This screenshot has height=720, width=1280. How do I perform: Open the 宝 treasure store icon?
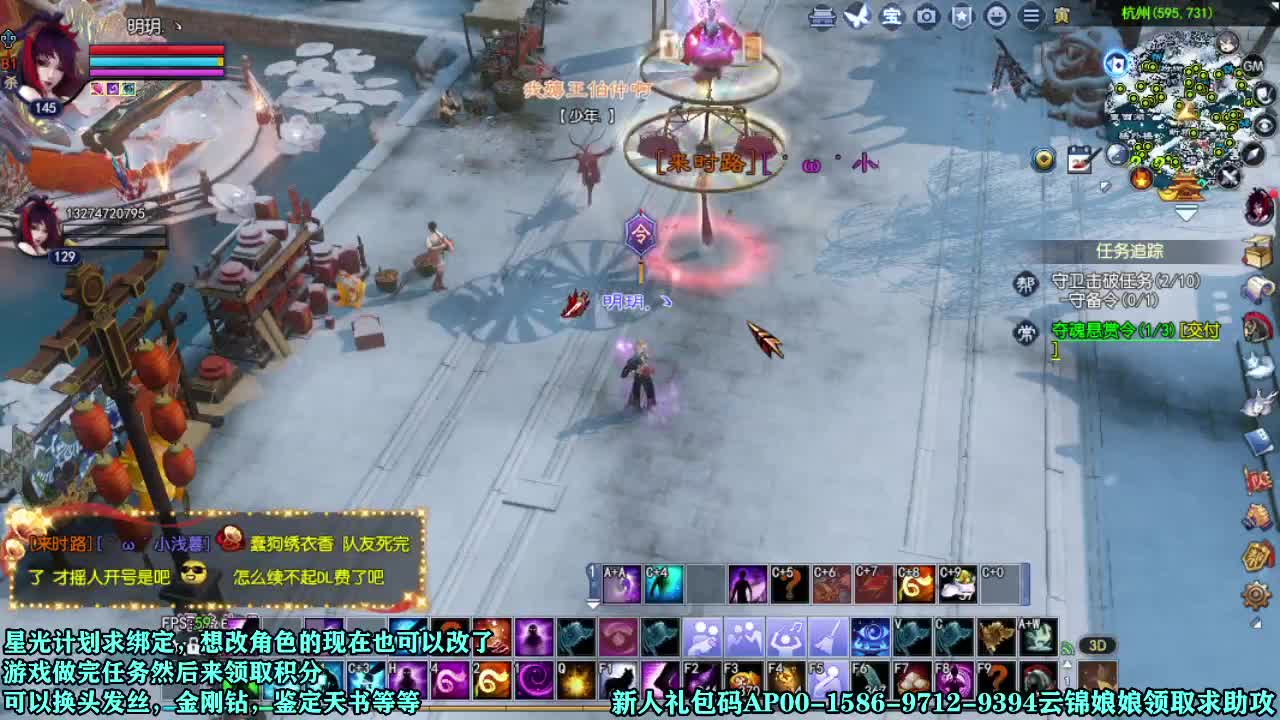[892, 17]
